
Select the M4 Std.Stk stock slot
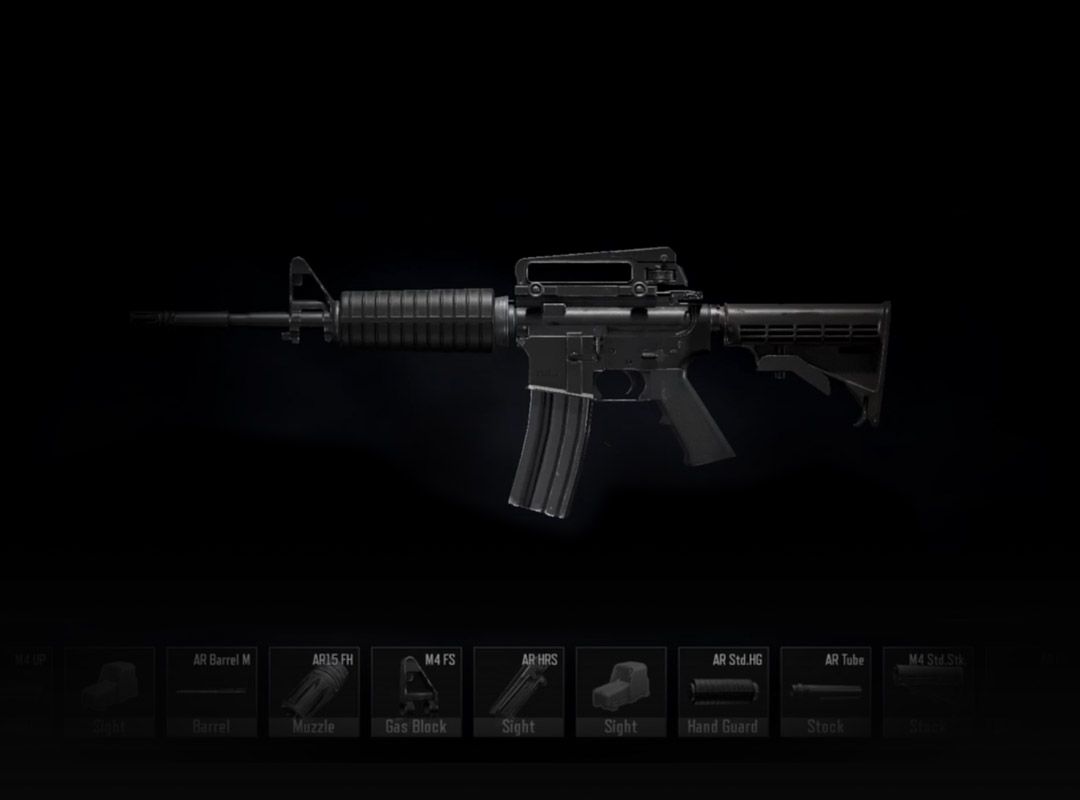[926, 692]
